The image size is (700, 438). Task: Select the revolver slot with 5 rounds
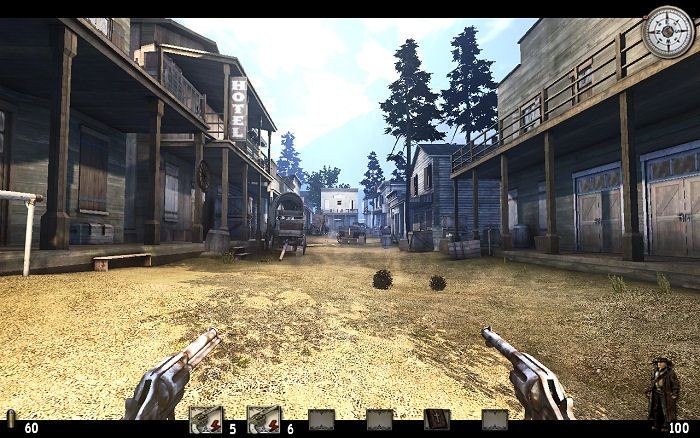click(x=205, y=421)
